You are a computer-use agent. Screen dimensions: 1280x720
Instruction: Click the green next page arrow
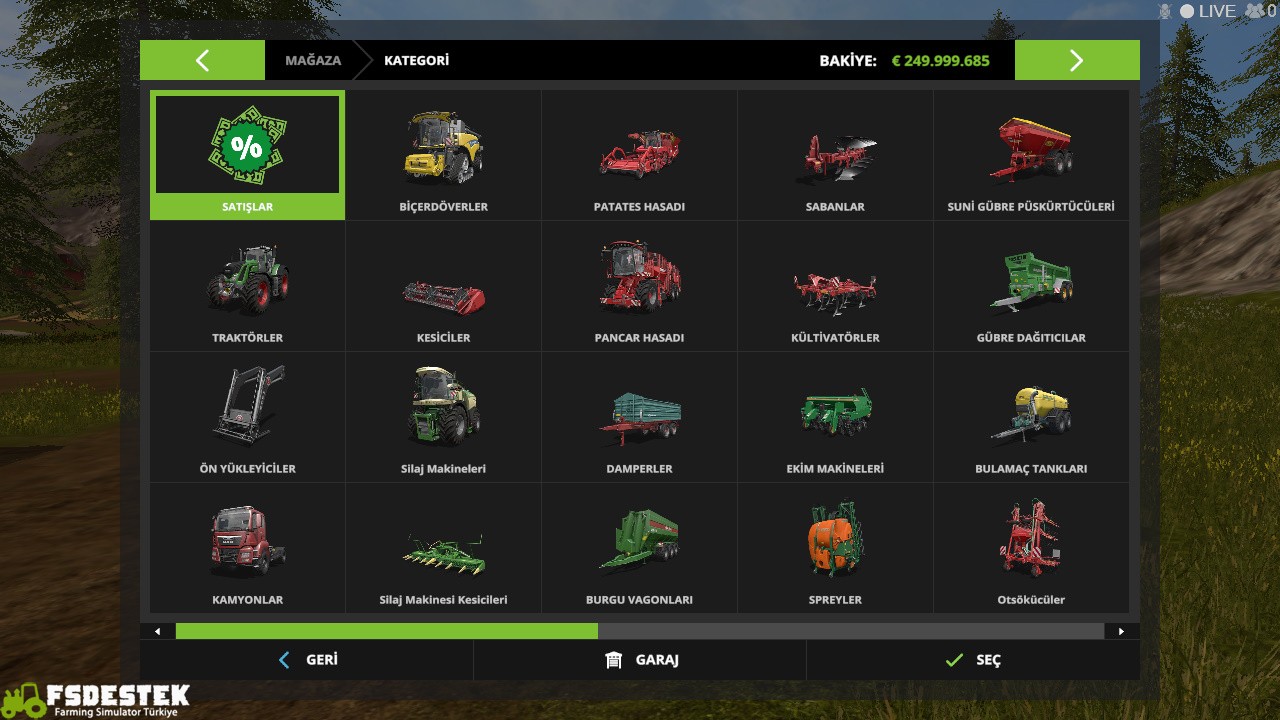[1077, 60]
